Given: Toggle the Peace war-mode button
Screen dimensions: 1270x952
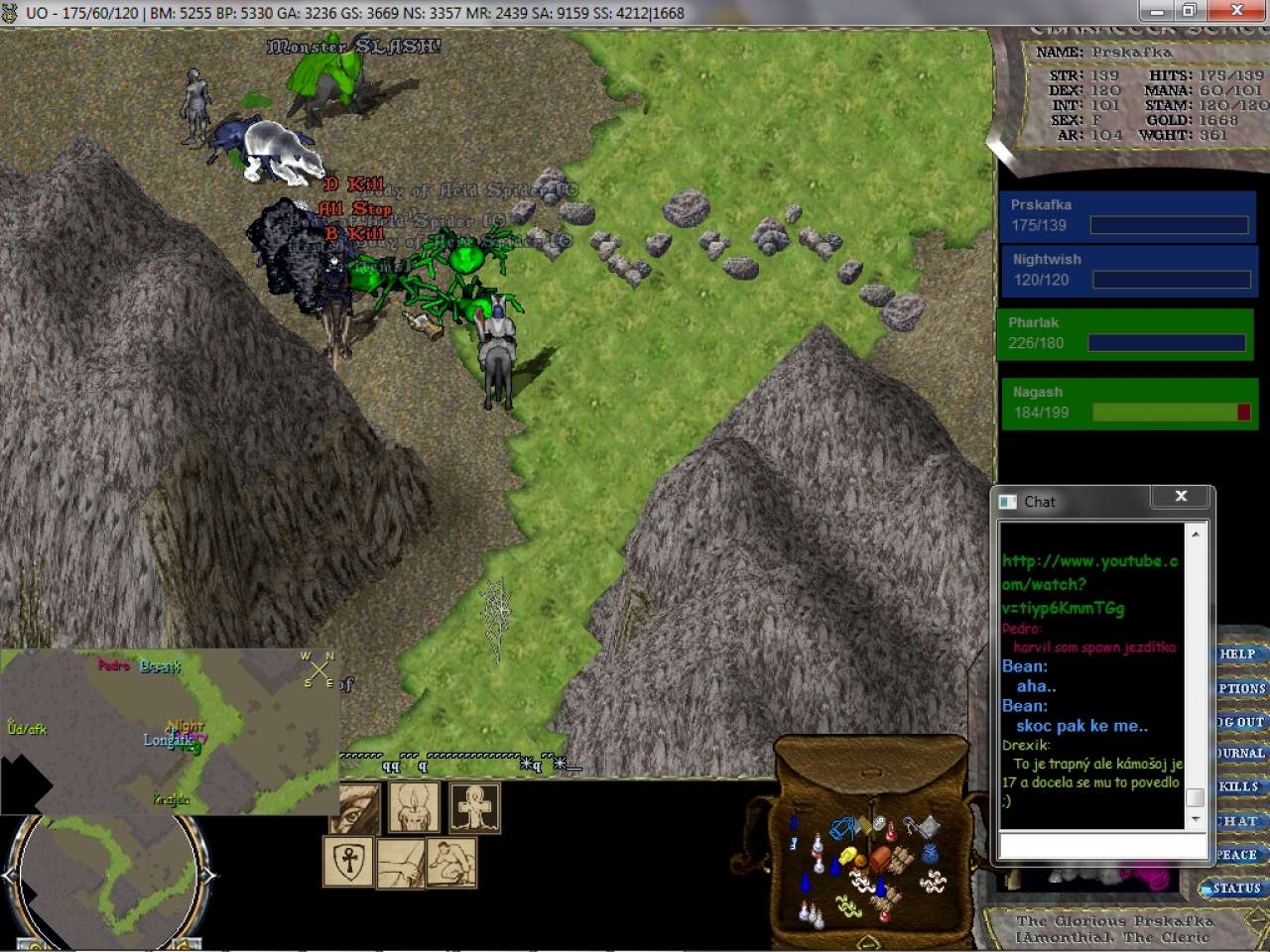Looking at the screenshot, I should pos(1238,855).
